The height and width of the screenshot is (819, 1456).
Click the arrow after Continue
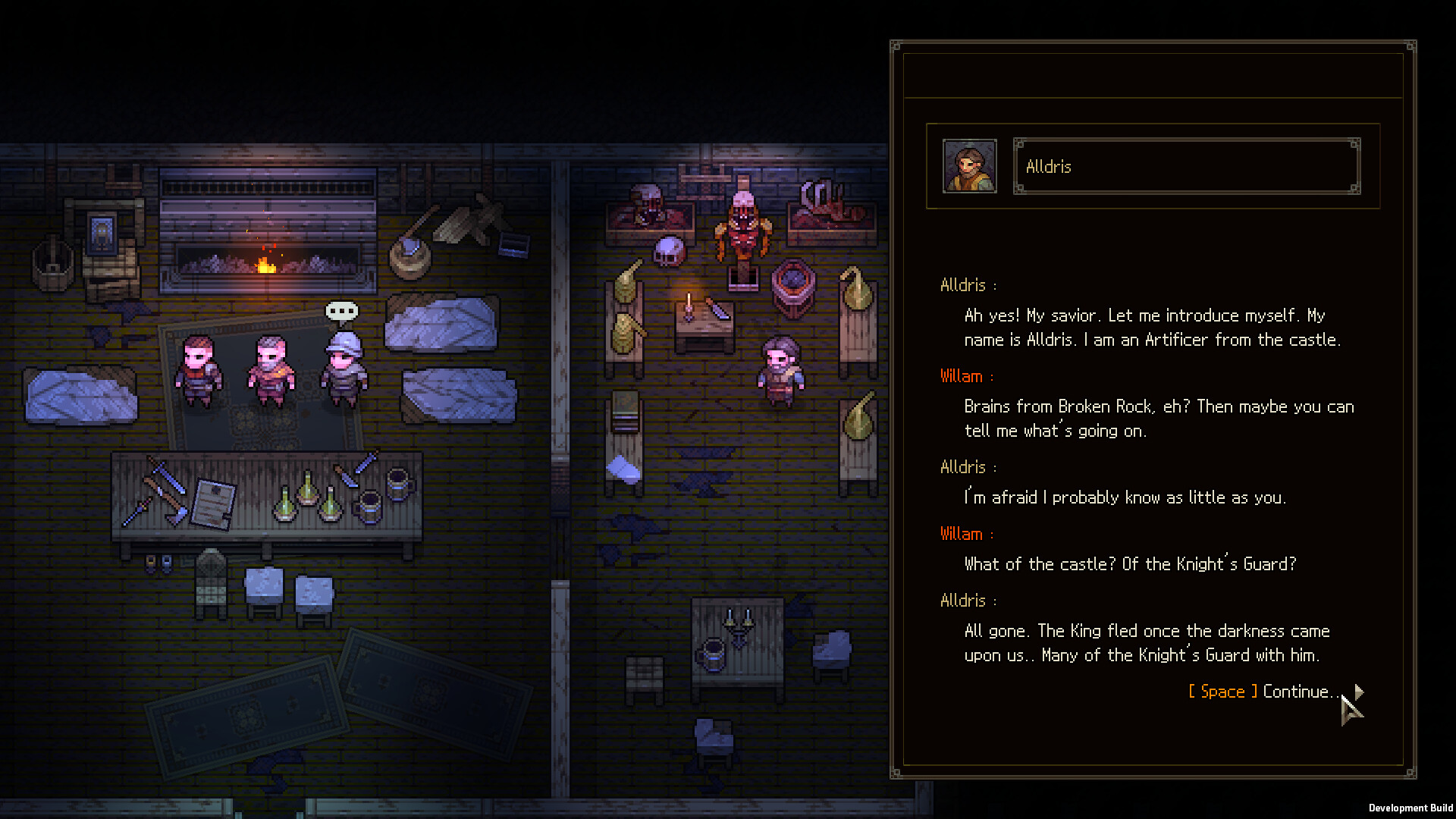click(1358, 692)
